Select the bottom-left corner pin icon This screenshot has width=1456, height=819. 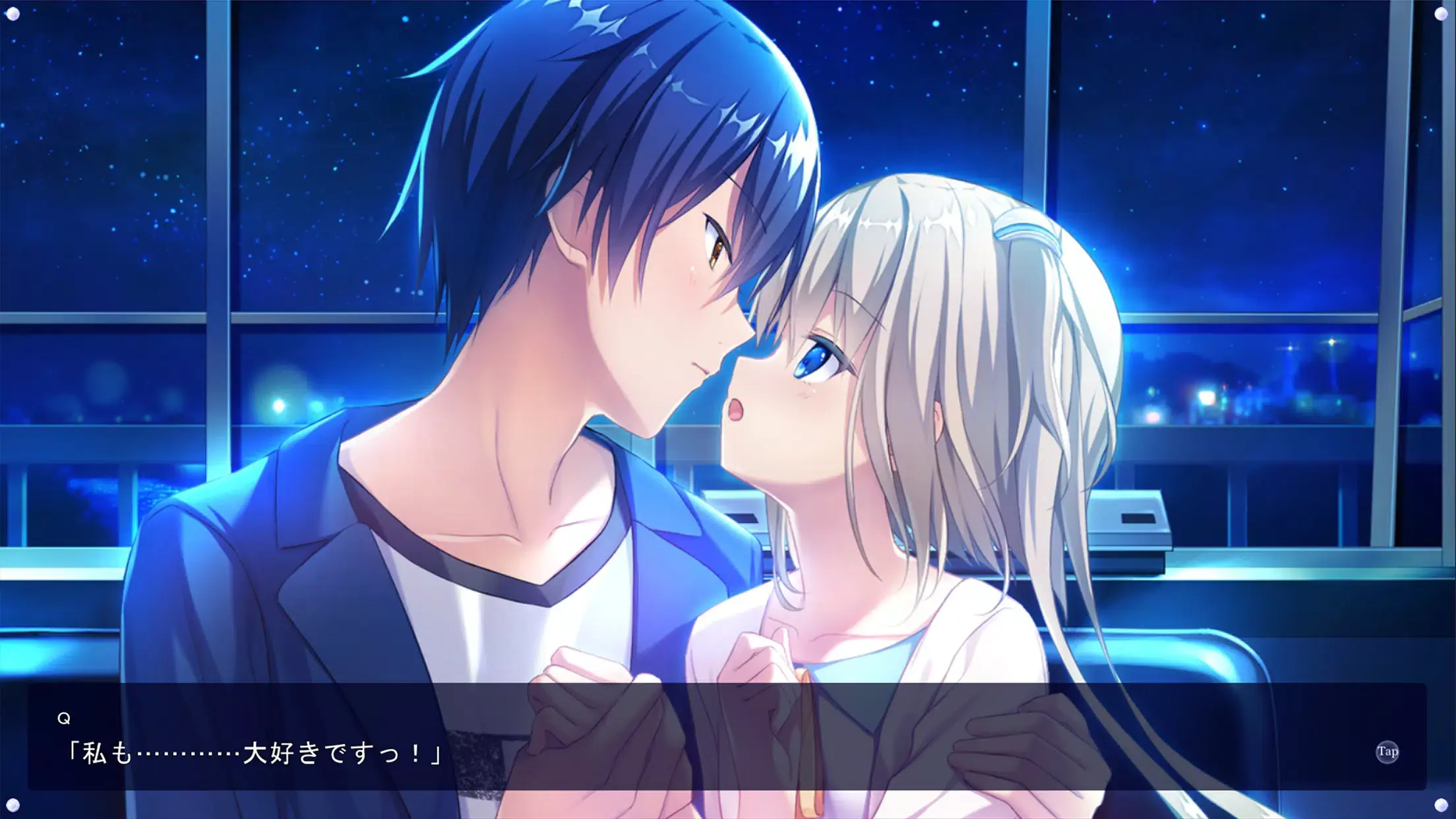click(15, 804)
